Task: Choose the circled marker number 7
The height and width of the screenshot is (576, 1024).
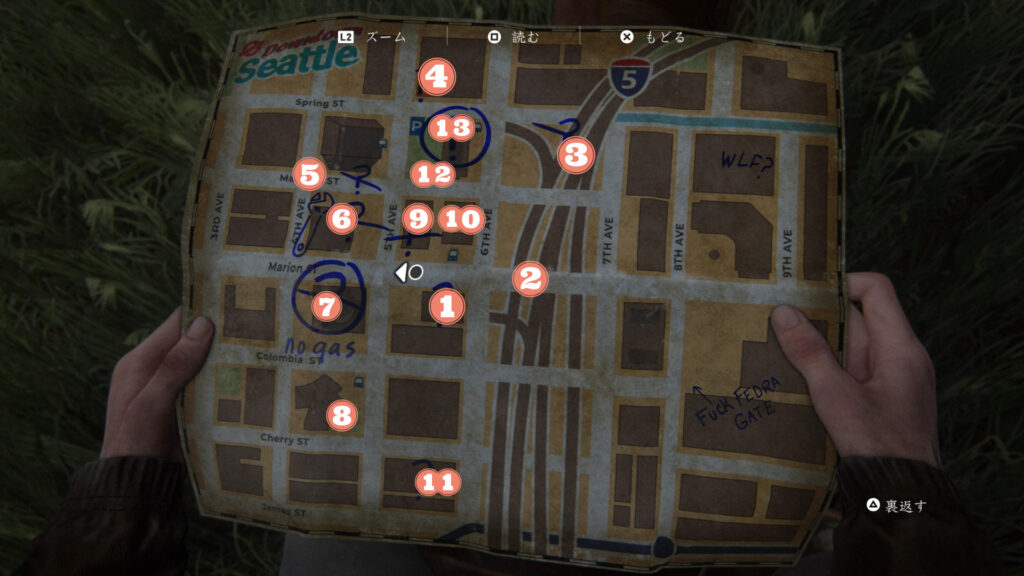Action: 326,306
